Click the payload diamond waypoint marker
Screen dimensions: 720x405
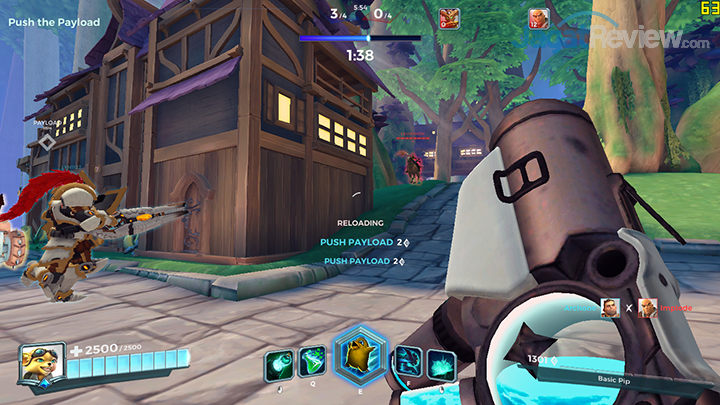pyautogui.click(x=47, y=142)
